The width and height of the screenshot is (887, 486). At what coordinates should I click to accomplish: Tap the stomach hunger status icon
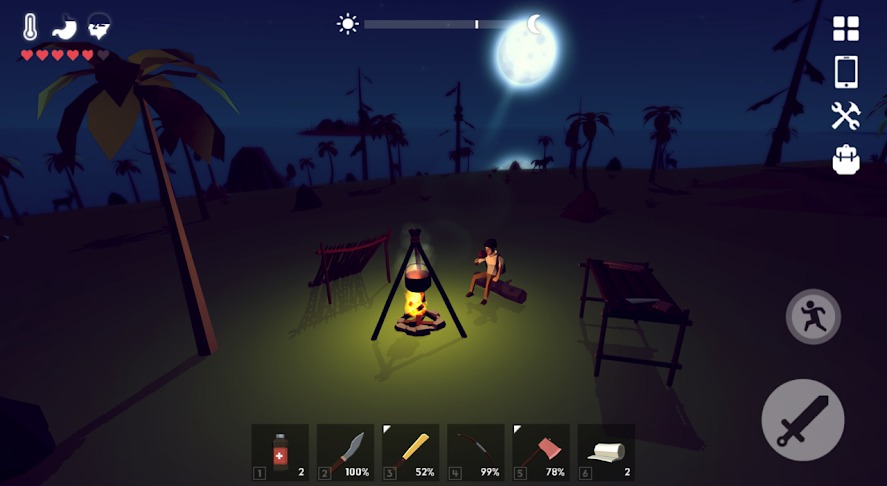(64, 27)
